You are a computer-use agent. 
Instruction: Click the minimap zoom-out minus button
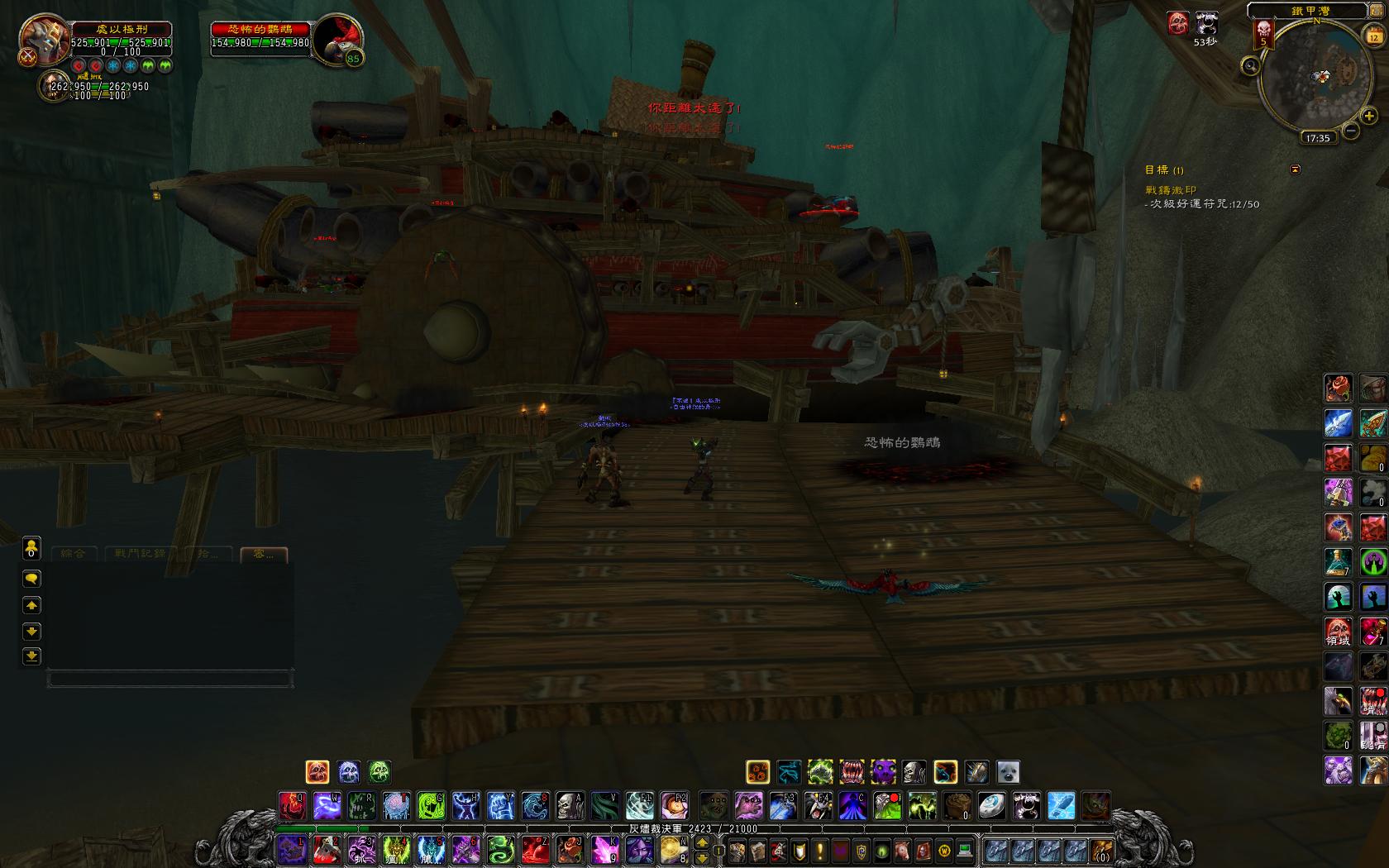tap(1350, 131)
